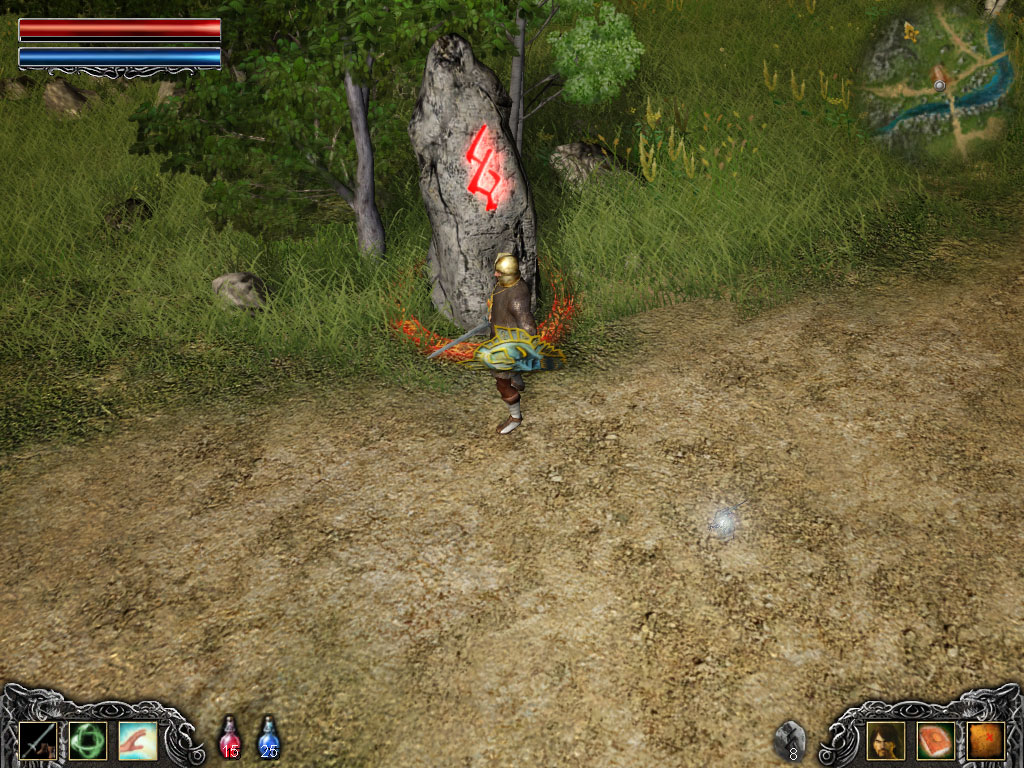Open the parchment treasure map
This screenshot has width=1024, height=768.
tap(985, 740)
